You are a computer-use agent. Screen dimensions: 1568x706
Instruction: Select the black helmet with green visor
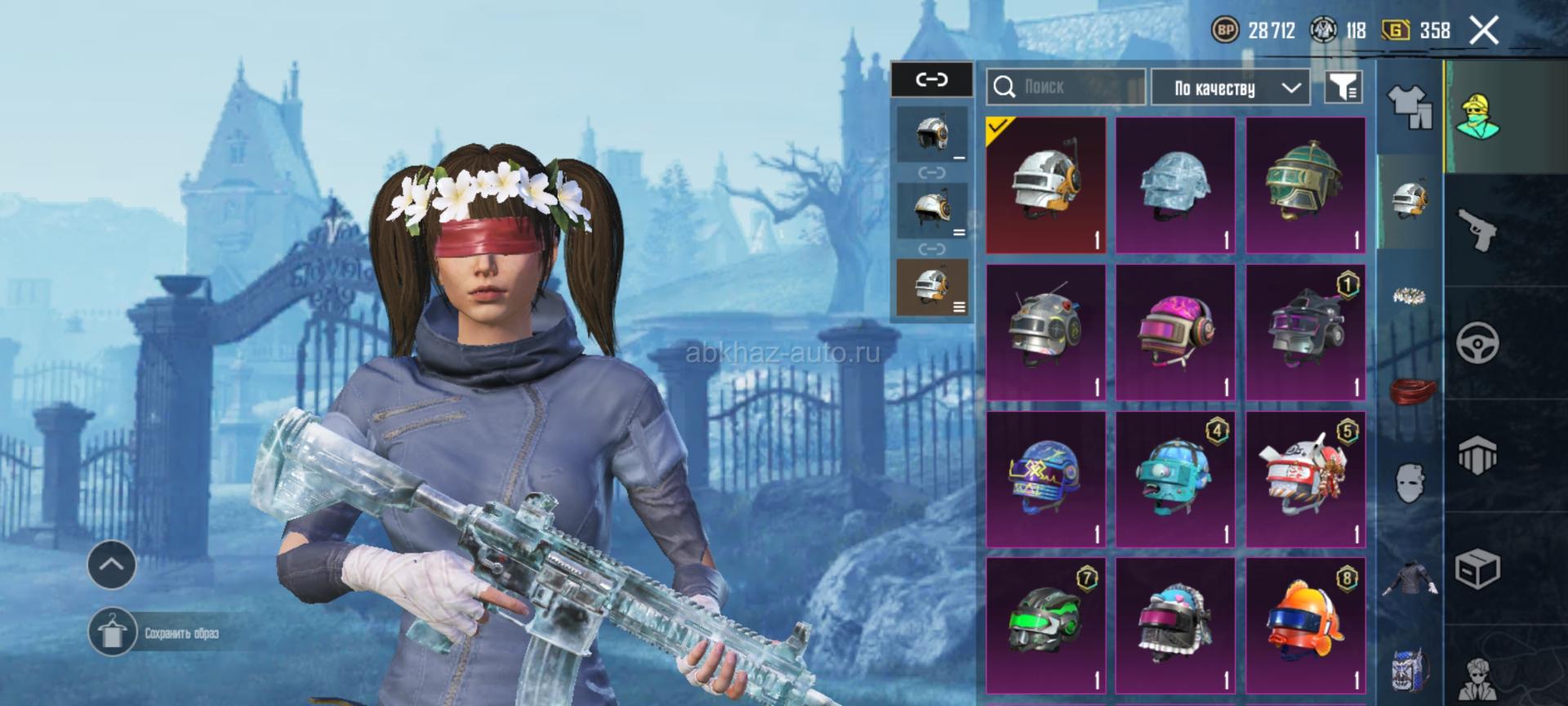pos(1045,627)
